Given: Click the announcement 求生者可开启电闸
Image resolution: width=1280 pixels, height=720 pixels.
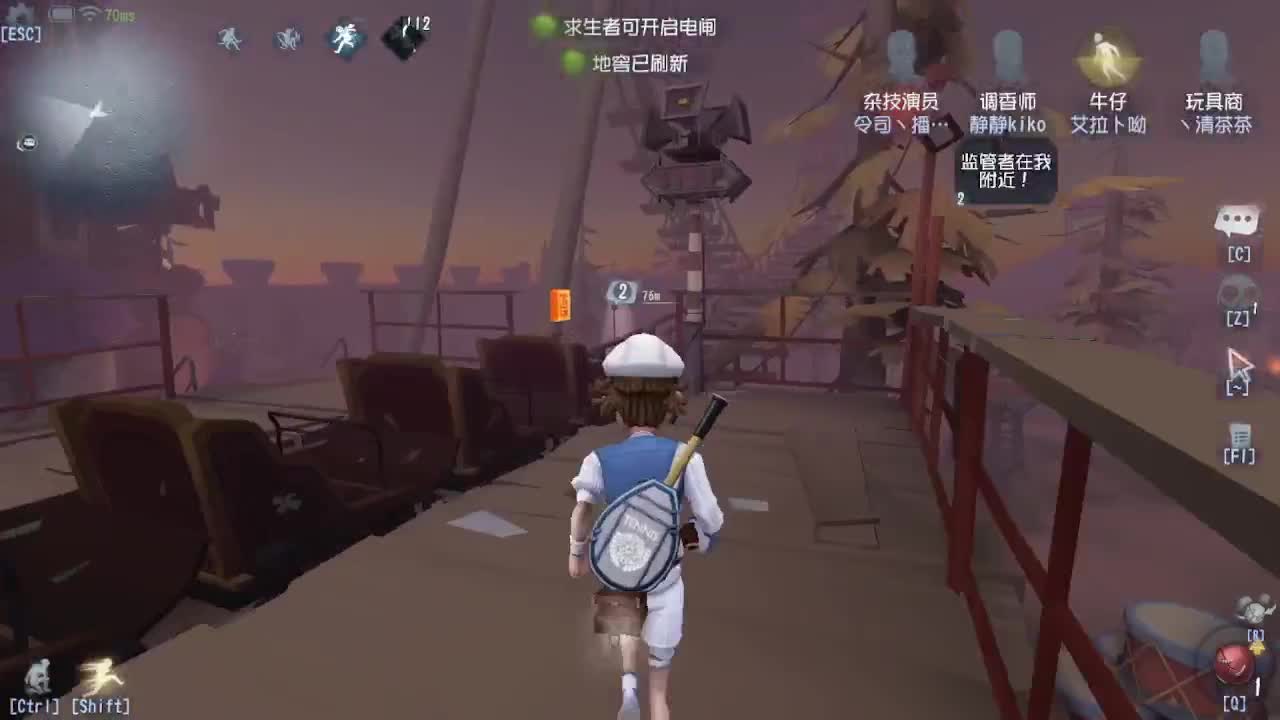Looking at the screenshot, I should 640,27.
